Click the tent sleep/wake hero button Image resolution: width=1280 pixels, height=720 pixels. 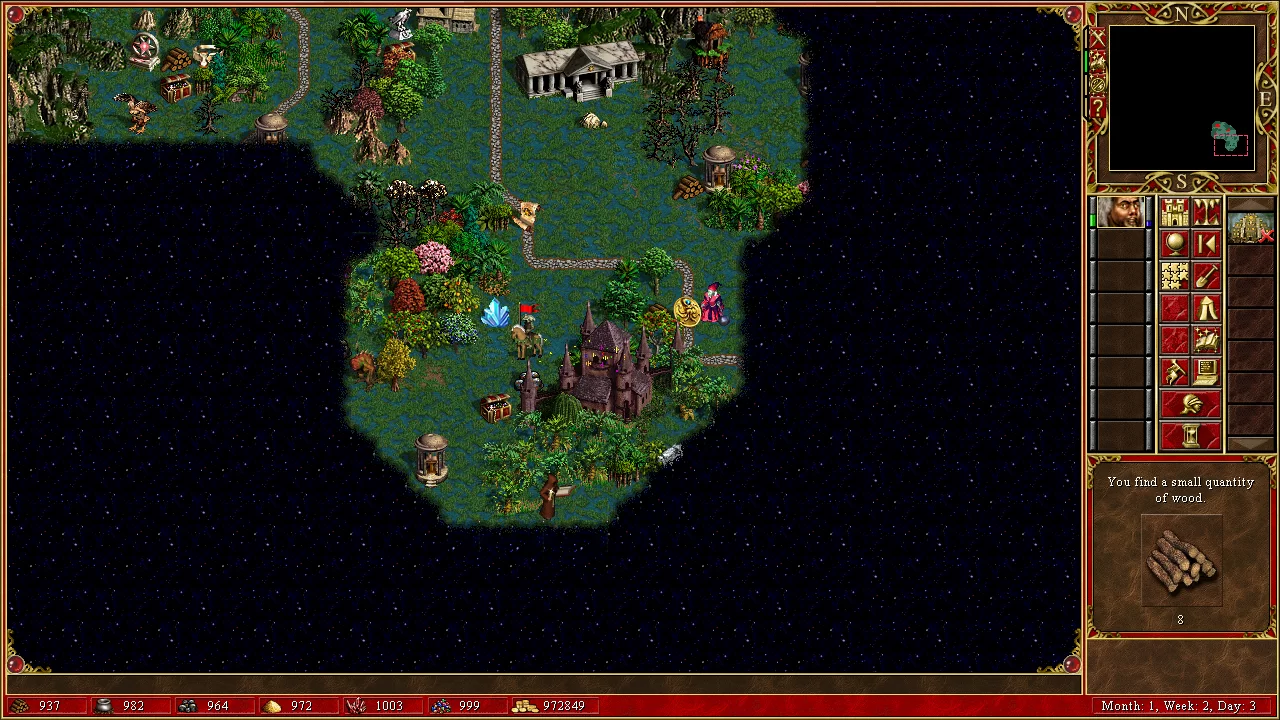[x=1207, y=308]
